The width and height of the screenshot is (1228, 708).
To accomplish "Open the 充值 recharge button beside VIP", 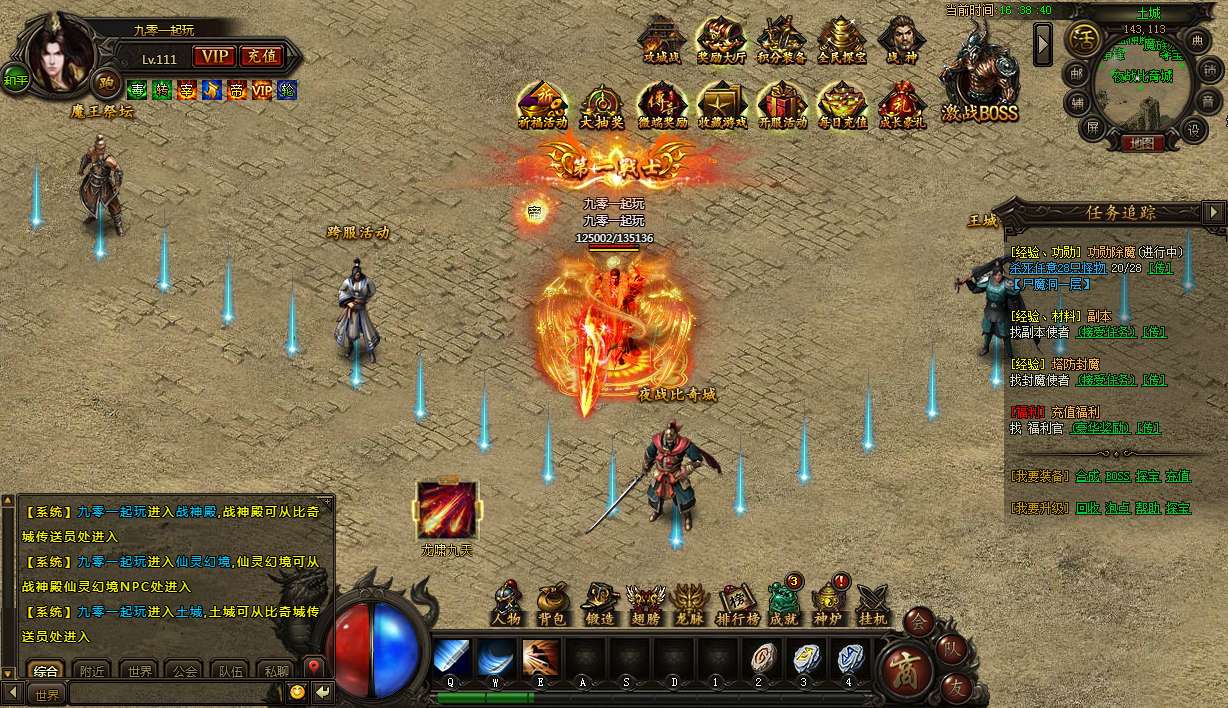I will click(262, 56).
